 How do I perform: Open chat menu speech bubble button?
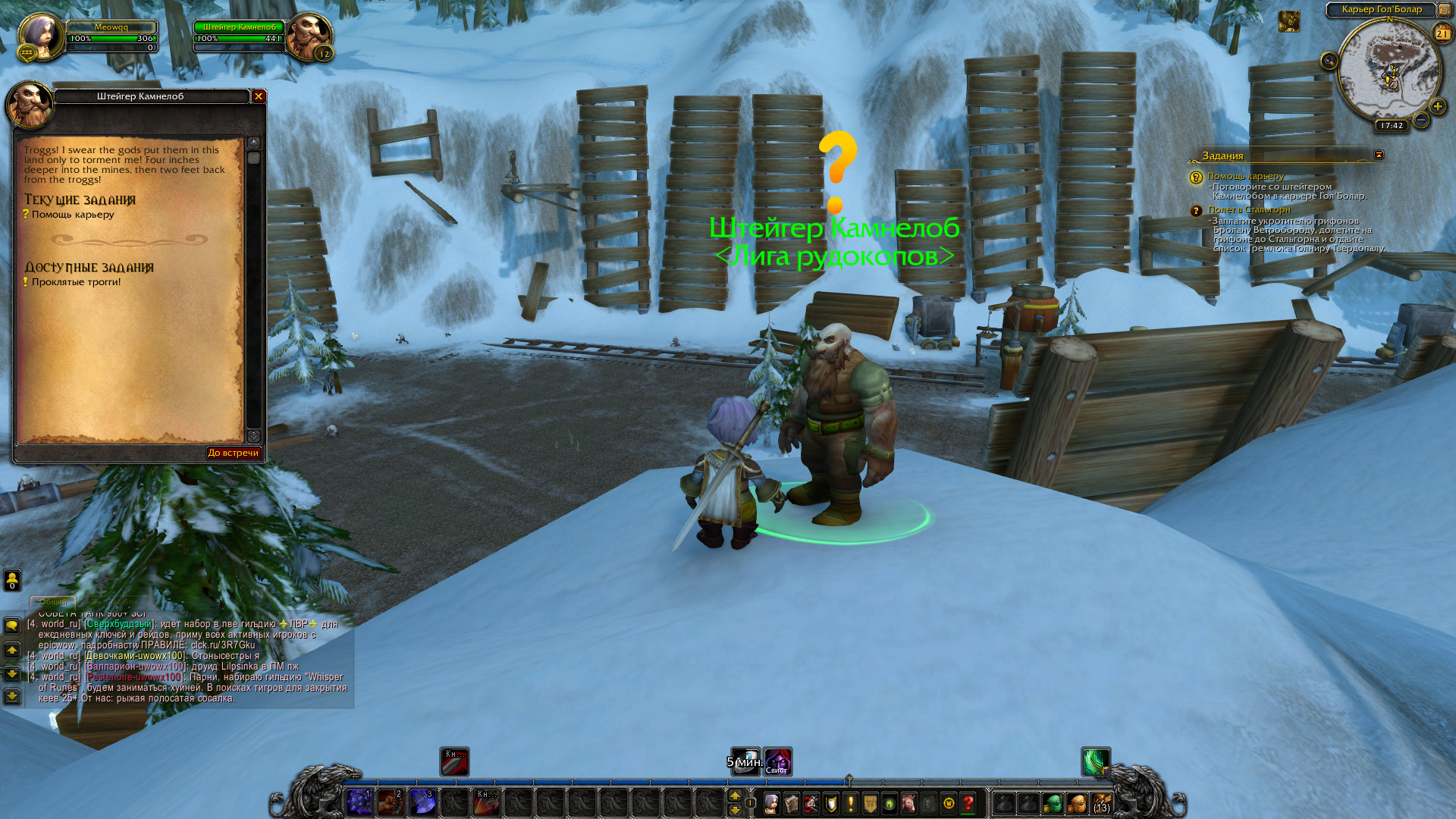12,626
